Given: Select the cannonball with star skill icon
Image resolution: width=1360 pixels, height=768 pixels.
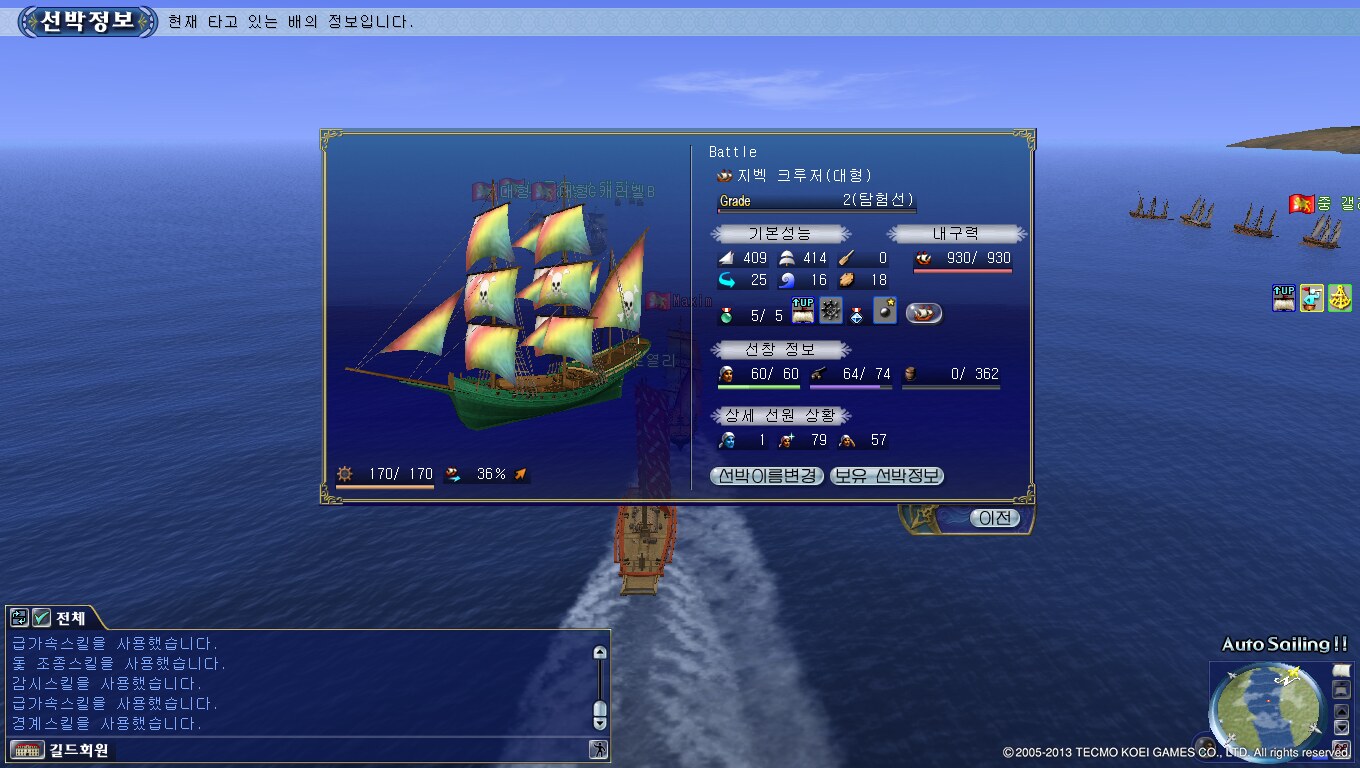Looking at the screenshot, I should click(x=884, y=311).
